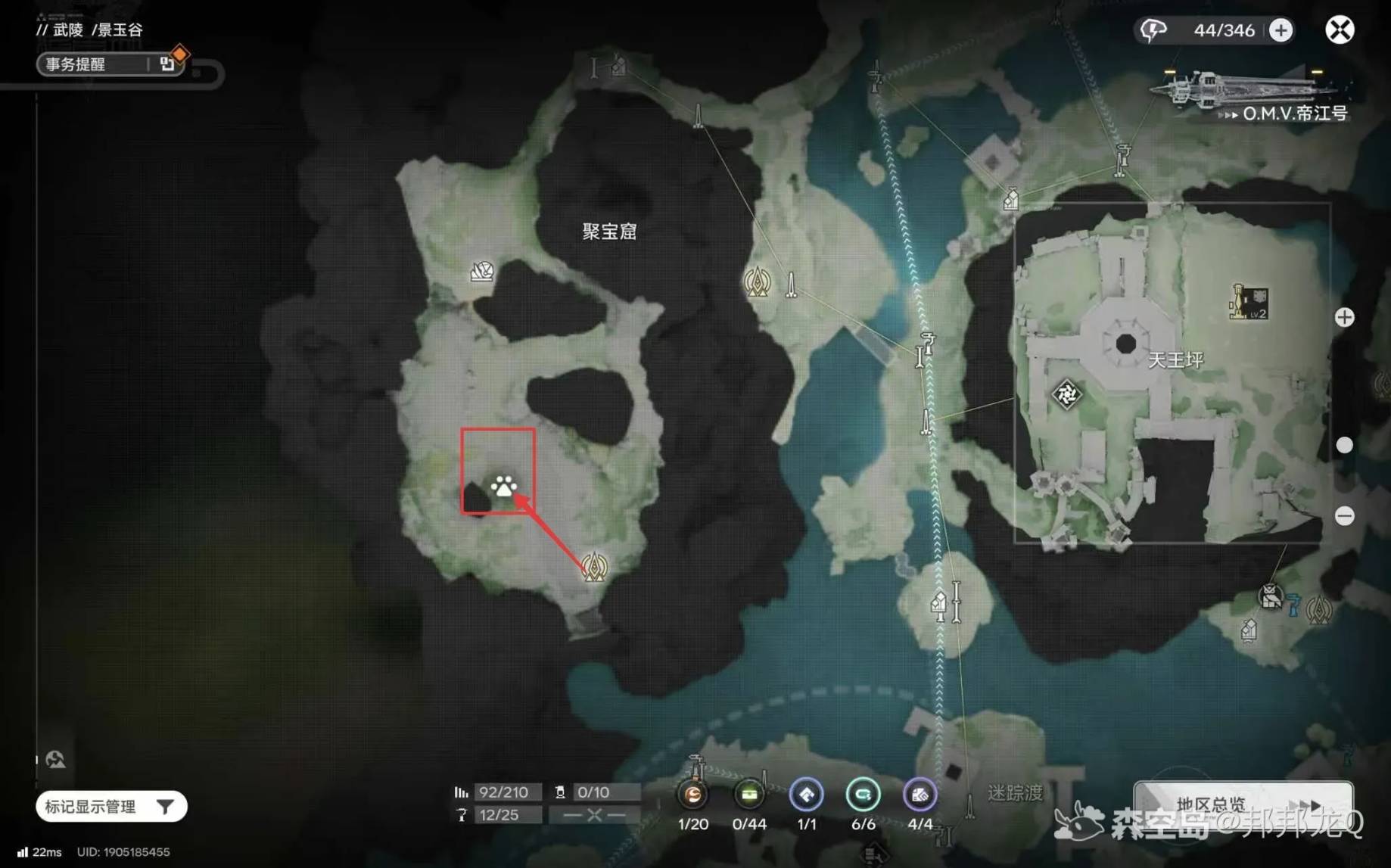This screenshot has height=868, width=1391.
Task: Select the Lv.2 facility marker in 天王坪
Action: coord(1249,303)
